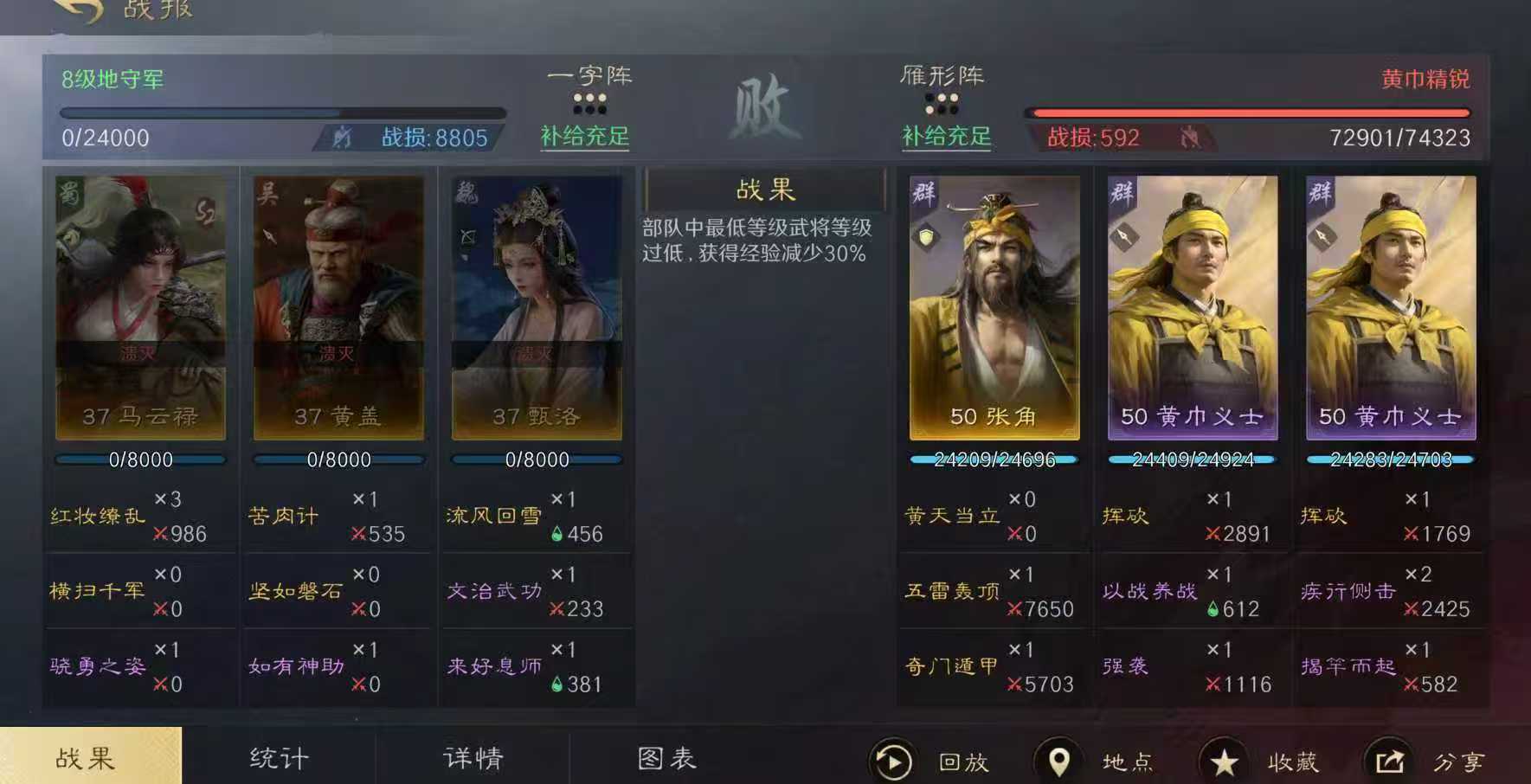The height and width of the screenshot is (784, 1531).
Task: Click the 群 faction emblem on 张角 card
Action: (x=922, y=191)
